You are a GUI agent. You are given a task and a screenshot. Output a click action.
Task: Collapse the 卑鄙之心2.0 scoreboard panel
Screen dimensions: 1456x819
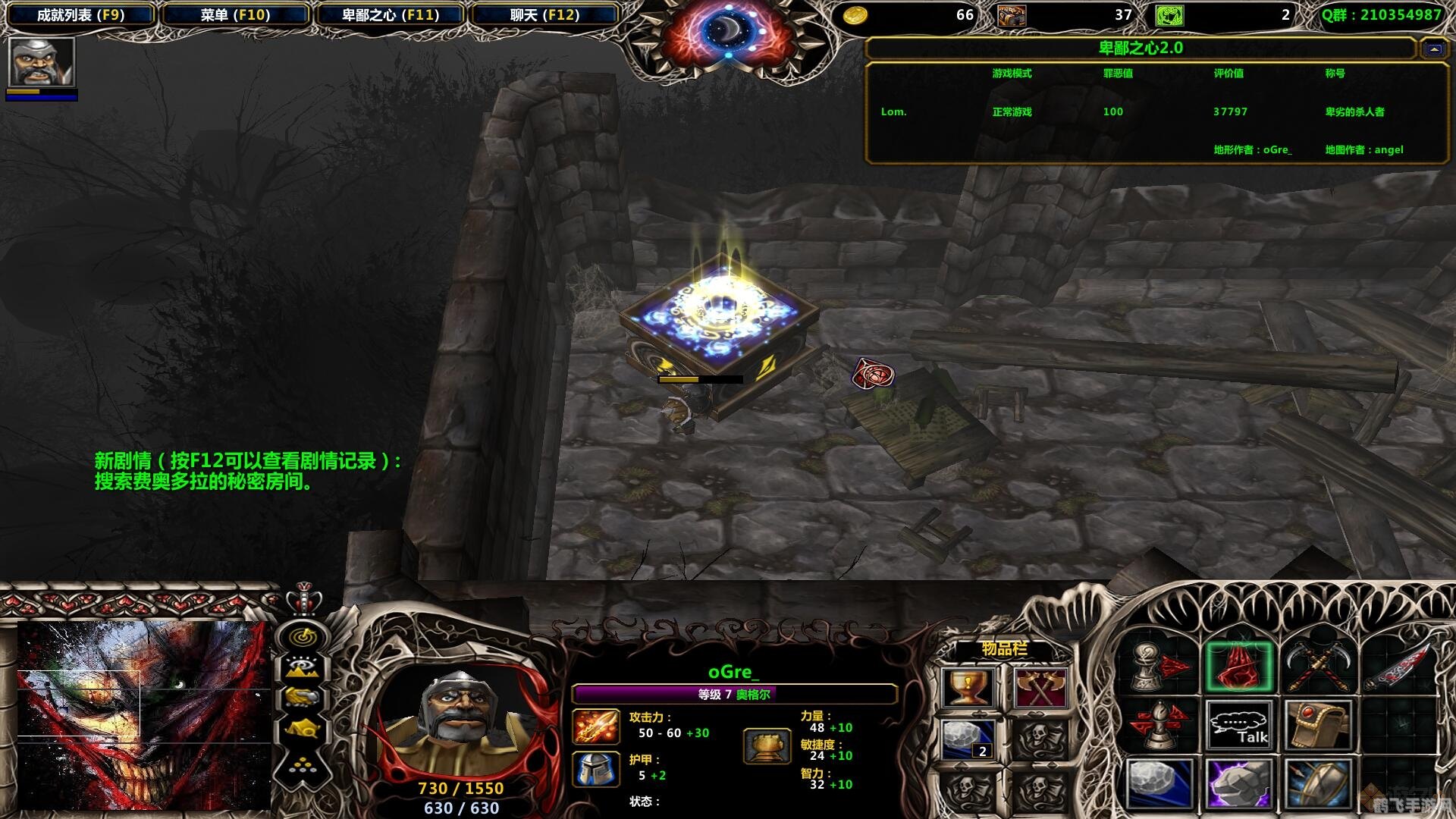(1433, 49)
